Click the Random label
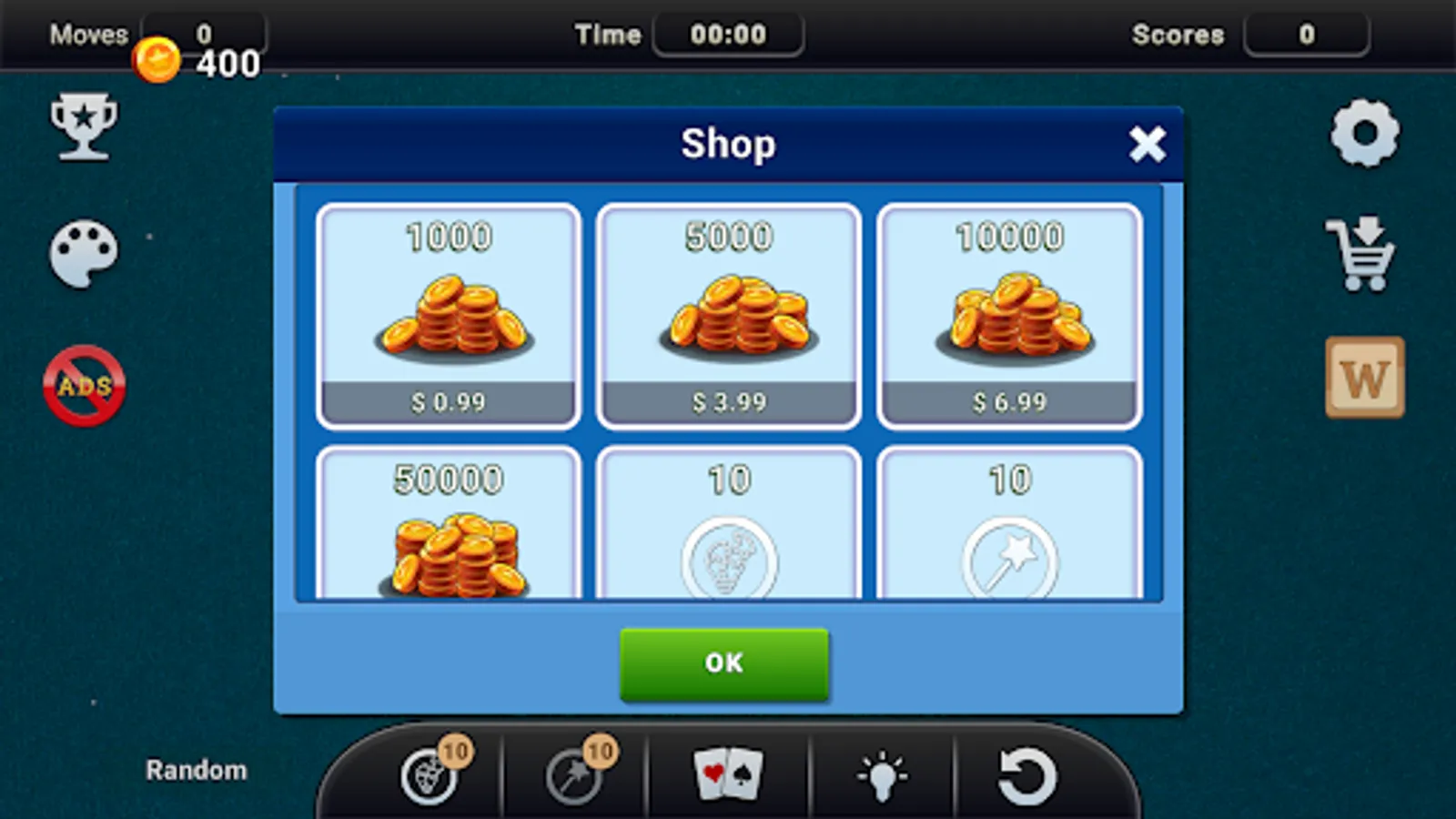1456x819 pixels. tap(195, 770)
